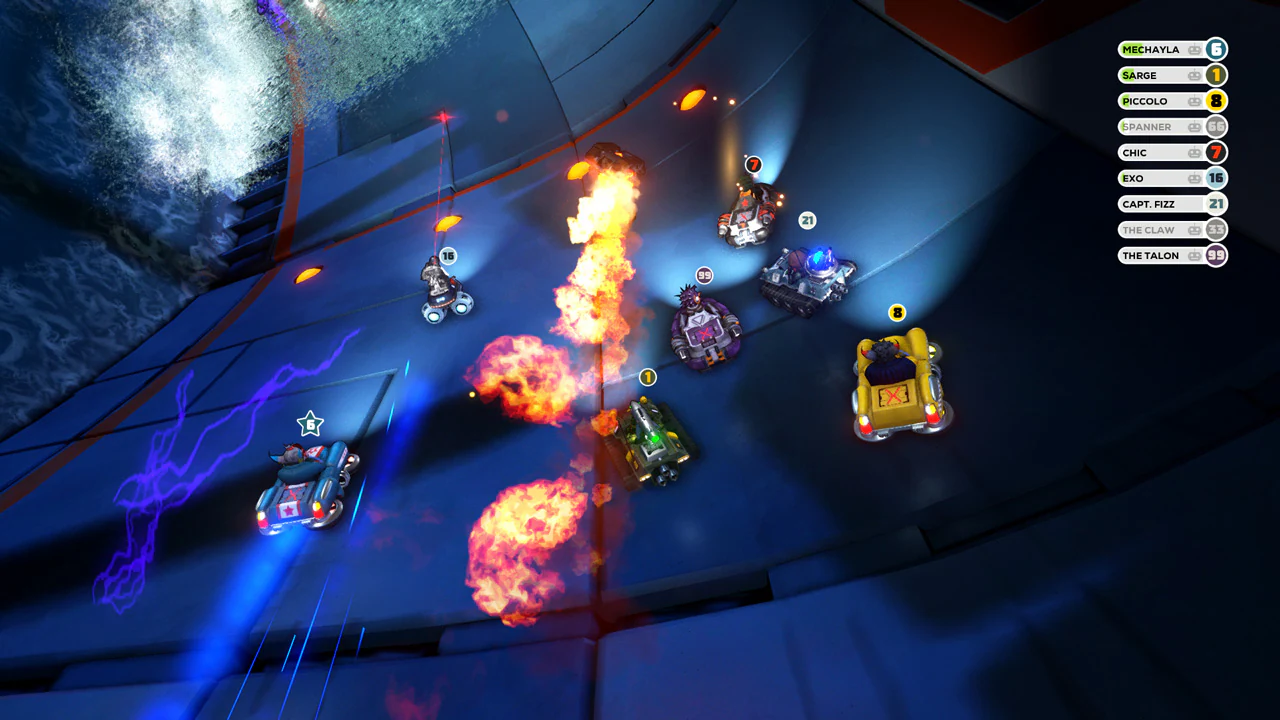Click the CHIC name plate
Viewport: 1280px width, 720px height.
point(1140,152)
